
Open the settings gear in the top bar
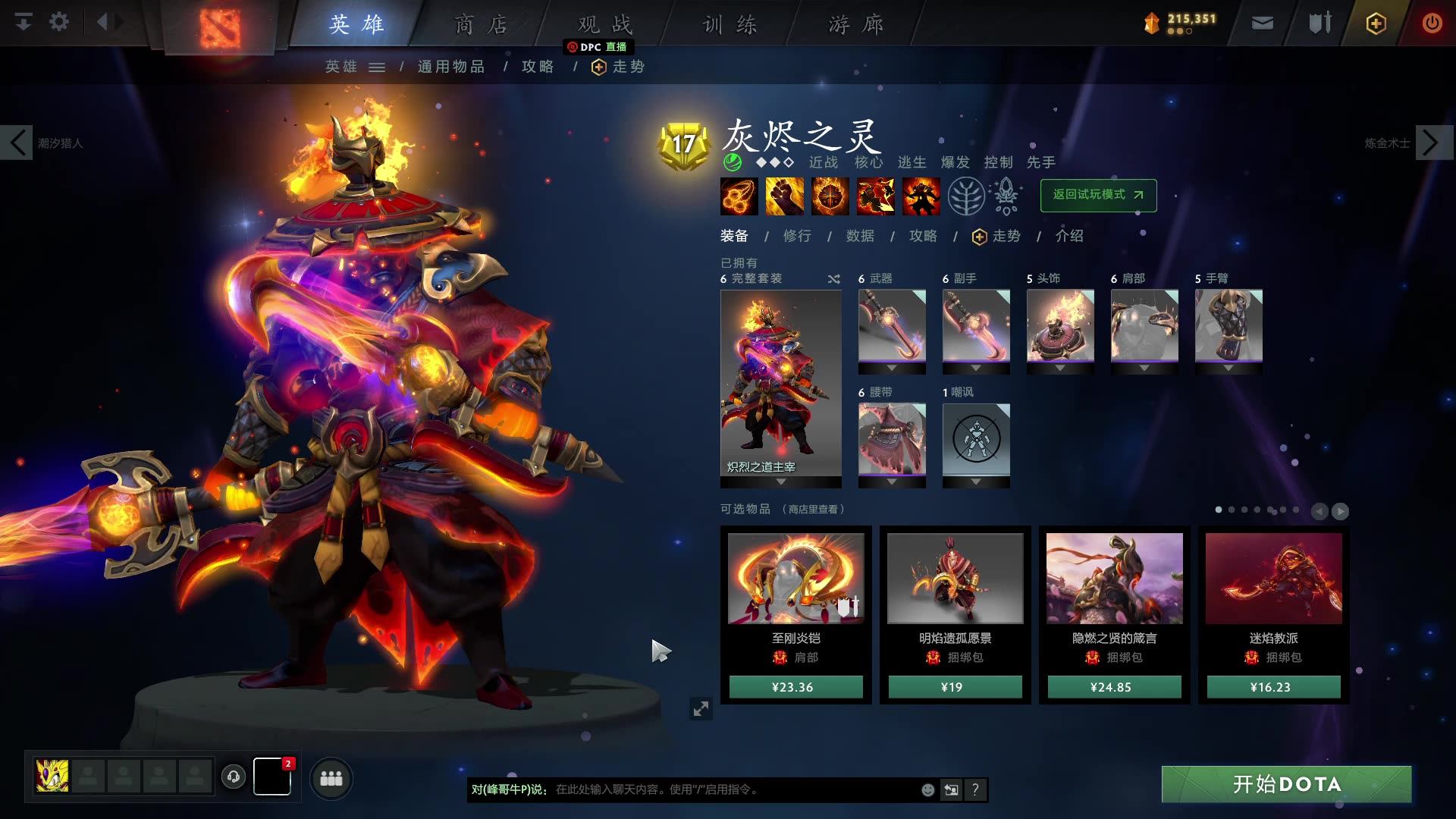pos(58,22)
